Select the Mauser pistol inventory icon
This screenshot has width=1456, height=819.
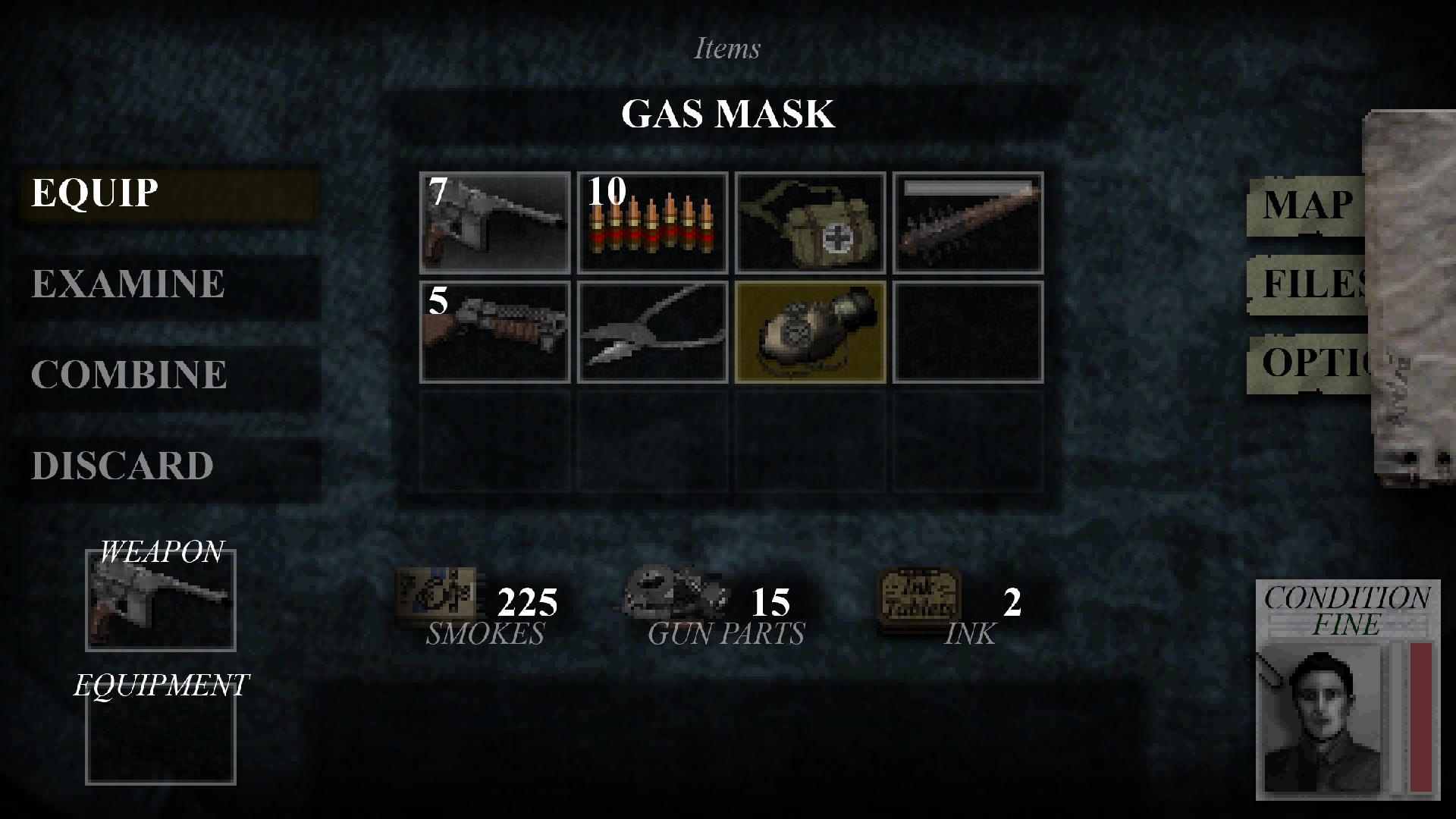coord(494,224)
